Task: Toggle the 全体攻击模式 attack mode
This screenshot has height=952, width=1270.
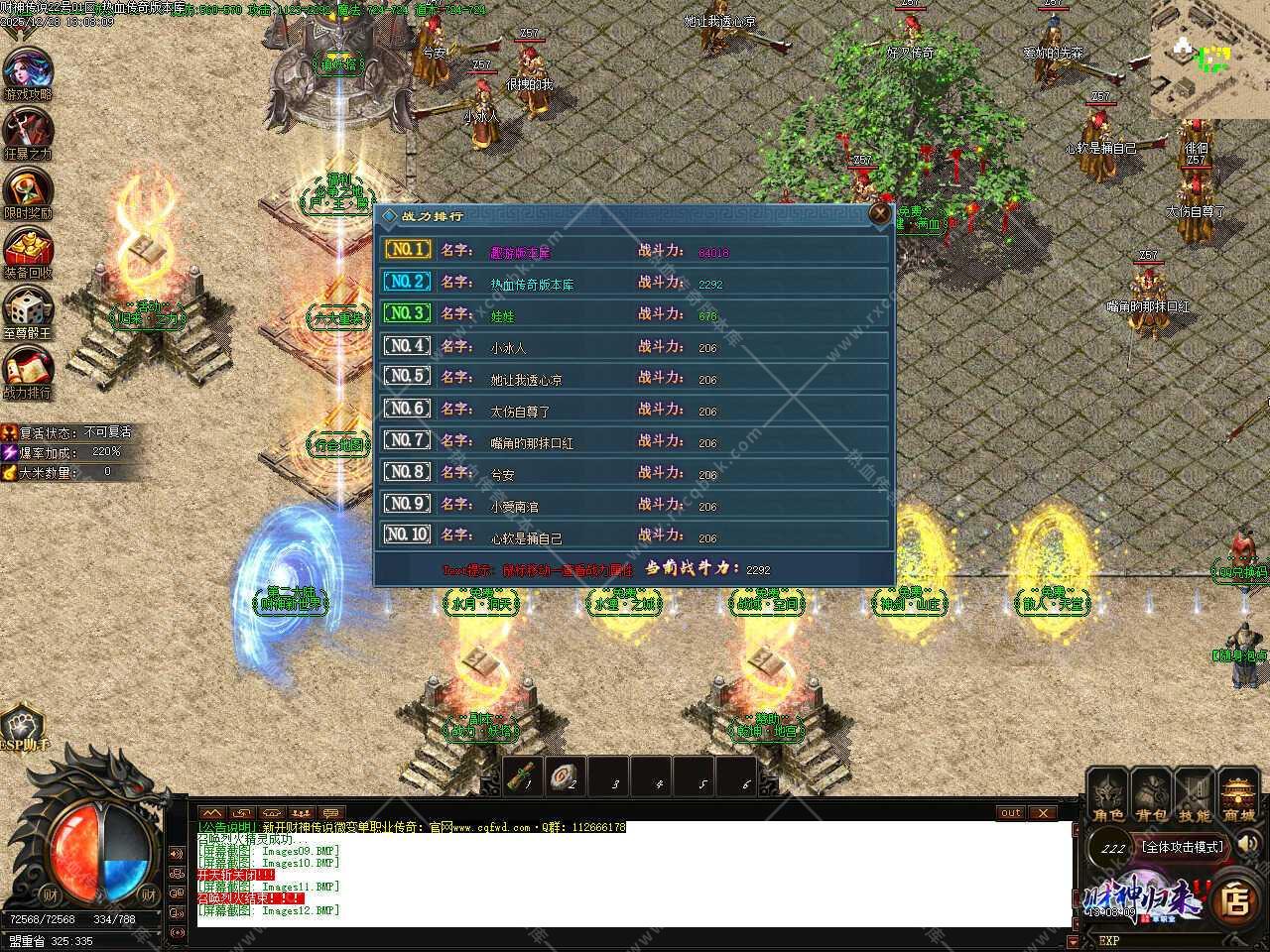Action: coord(1183,847)
